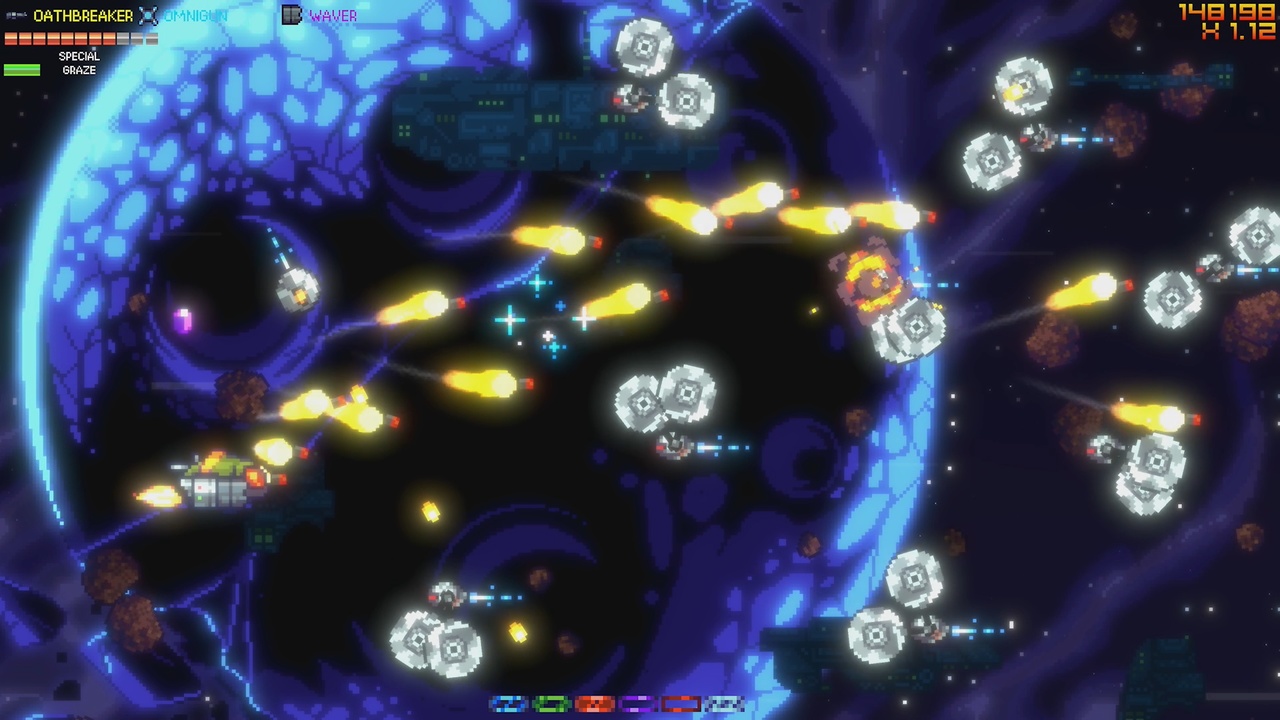Click the large space station structure at top
Viewport: 1280px width, 720px height.
coord(530,120)
